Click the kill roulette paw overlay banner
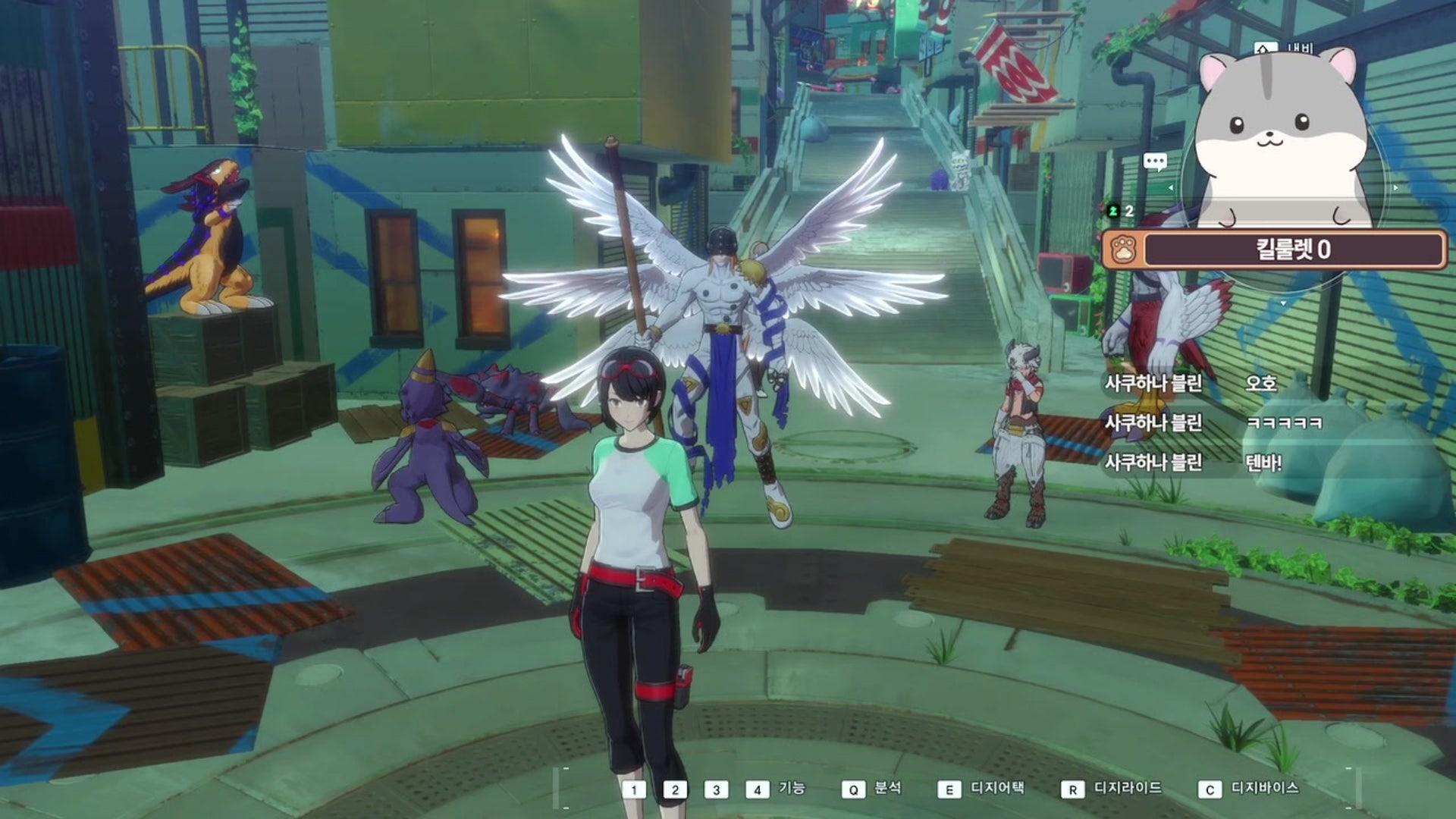1456x819 pixels. pos(1274,249)
